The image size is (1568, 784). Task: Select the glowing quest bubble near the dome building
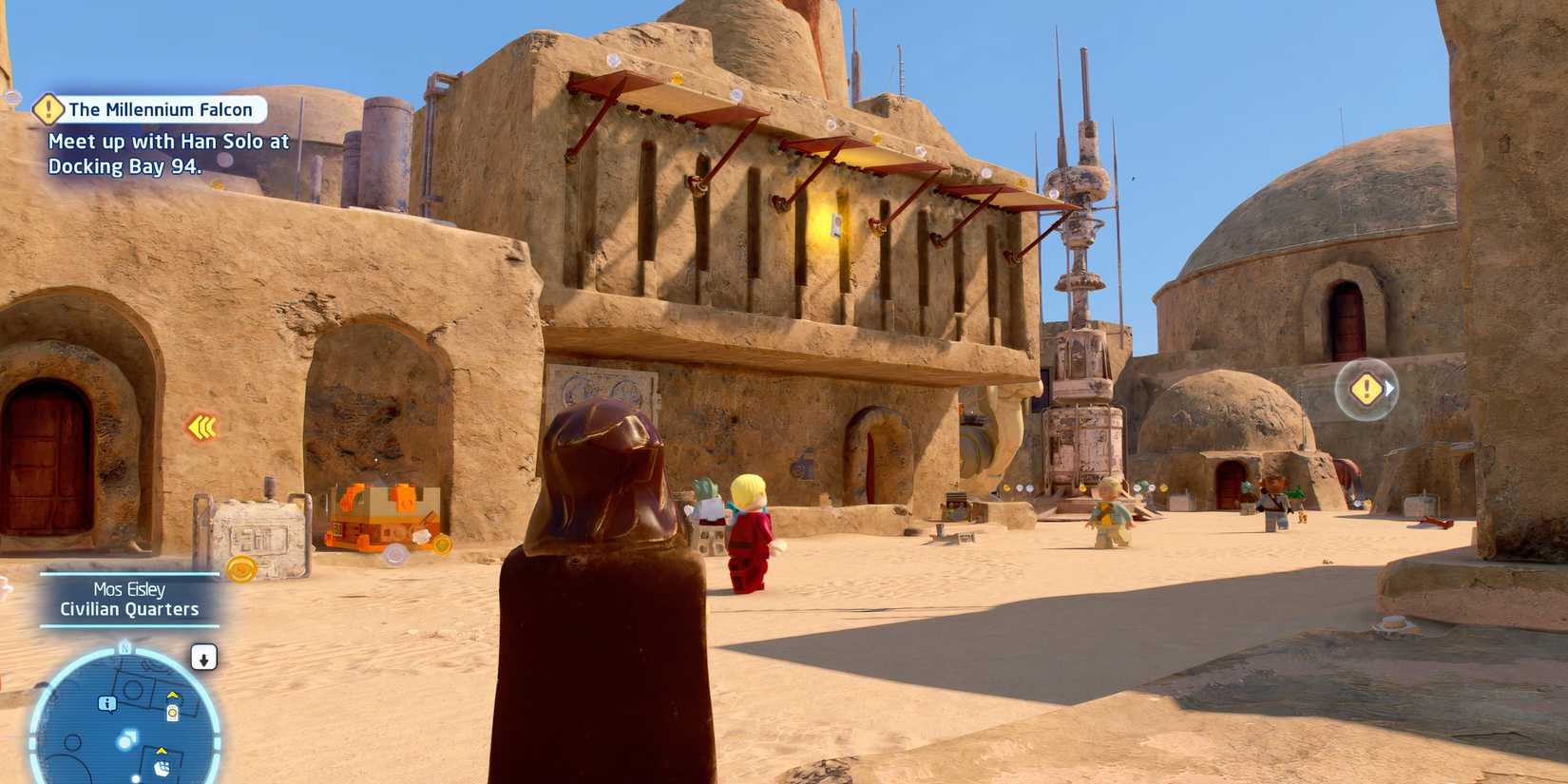pos(1366,388)
